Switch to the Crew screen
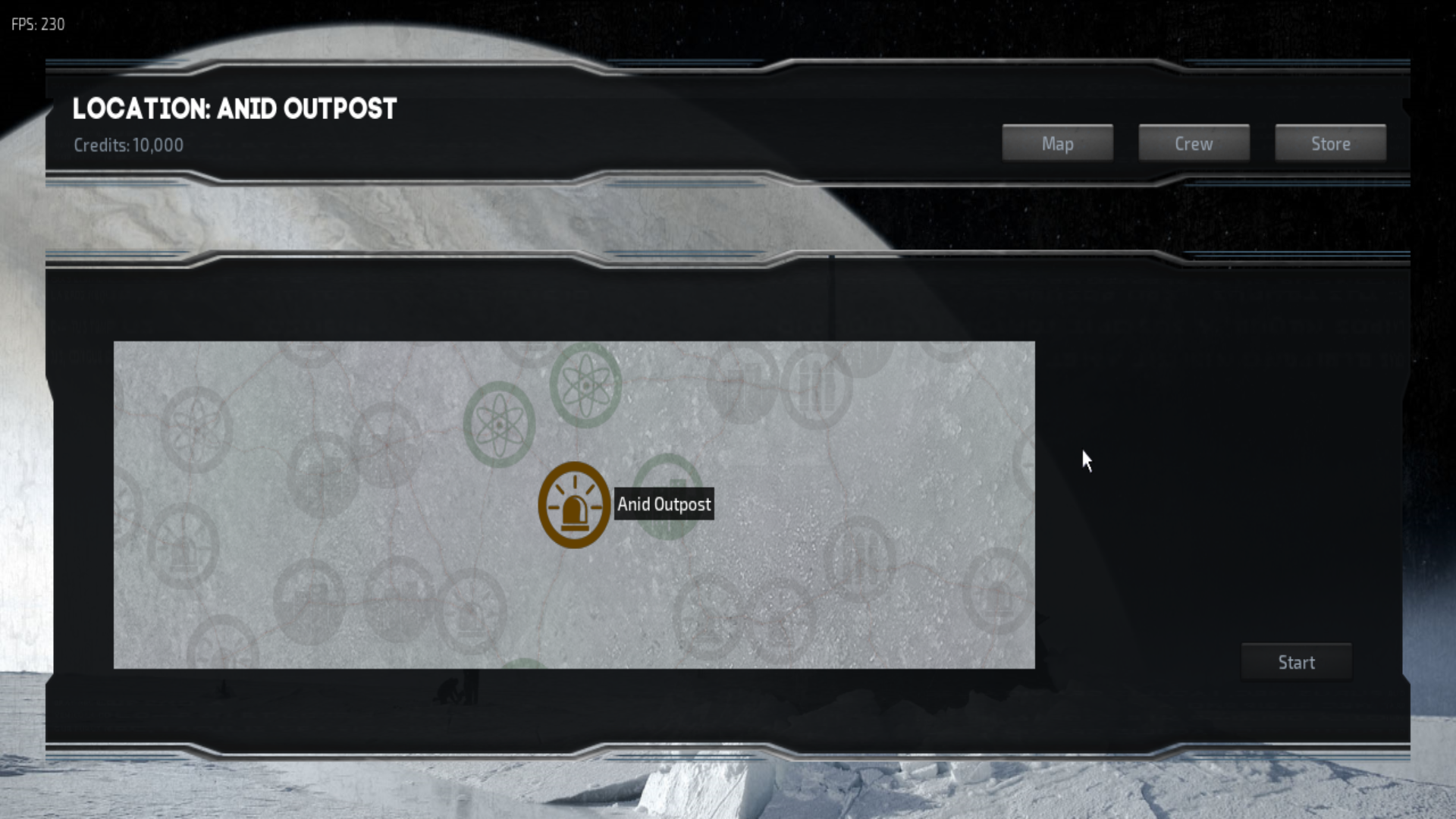1456x819 pixels. 1193,143
